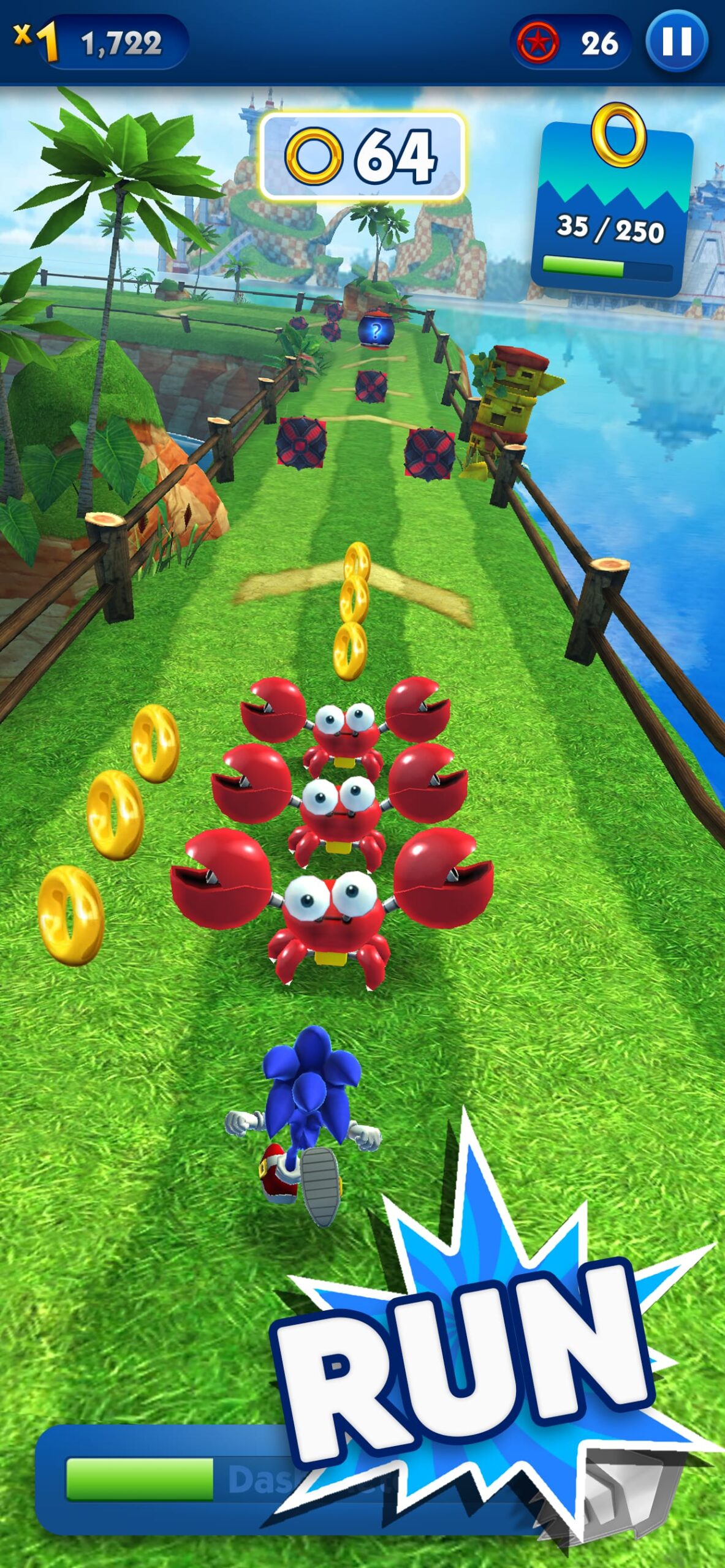Pause the game
Screen dimensions: 725x1568
coord(677,43)
